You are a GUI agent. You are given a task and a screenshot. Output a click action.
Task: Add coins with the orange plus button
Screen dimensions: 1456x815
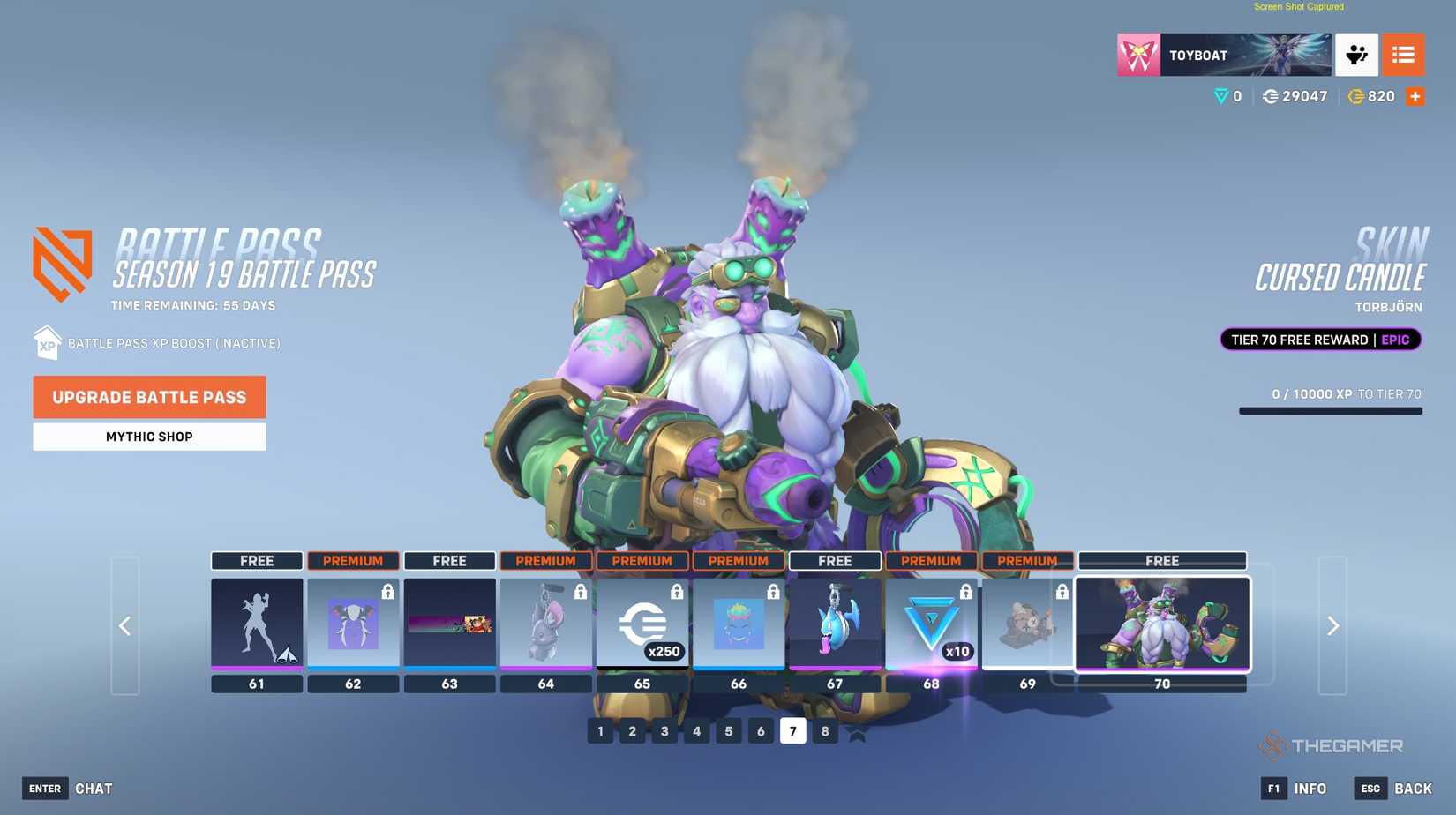coord(1415,97)
